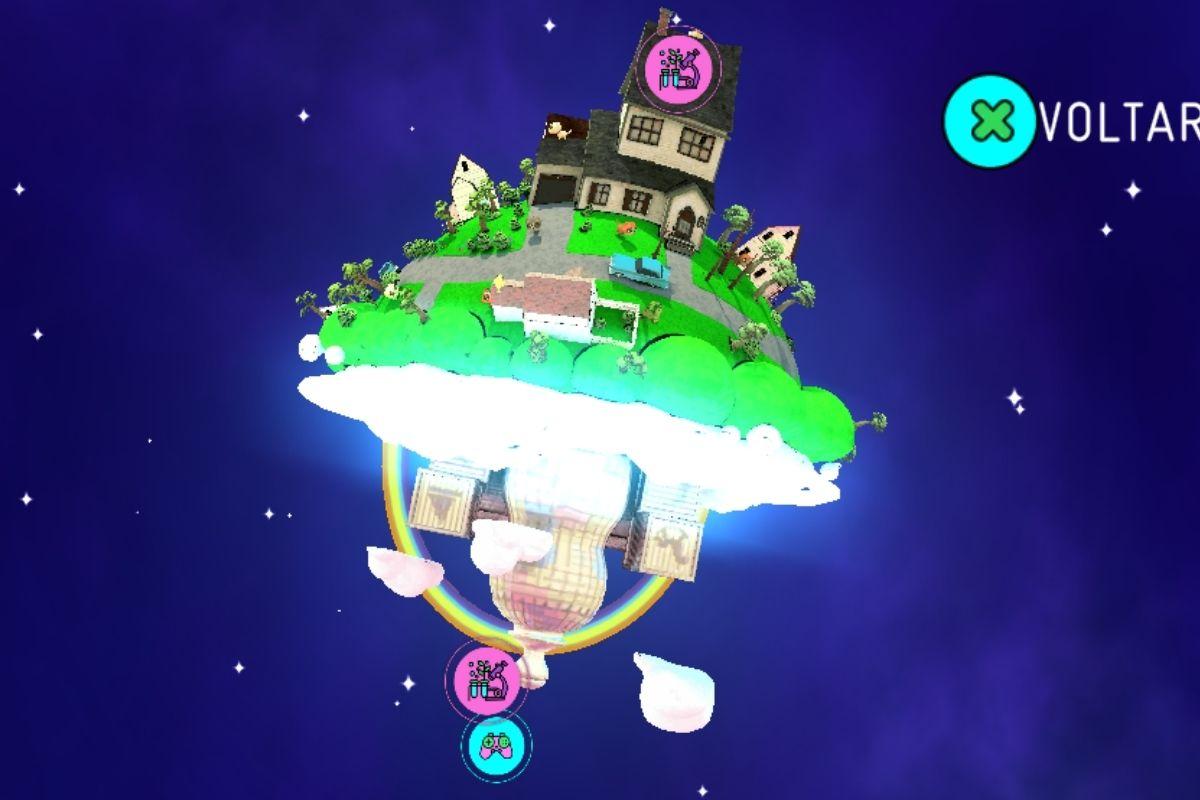
Task: Select the pink microscope marker beside the gamepad icon
Action: click(x=484, y=679)
